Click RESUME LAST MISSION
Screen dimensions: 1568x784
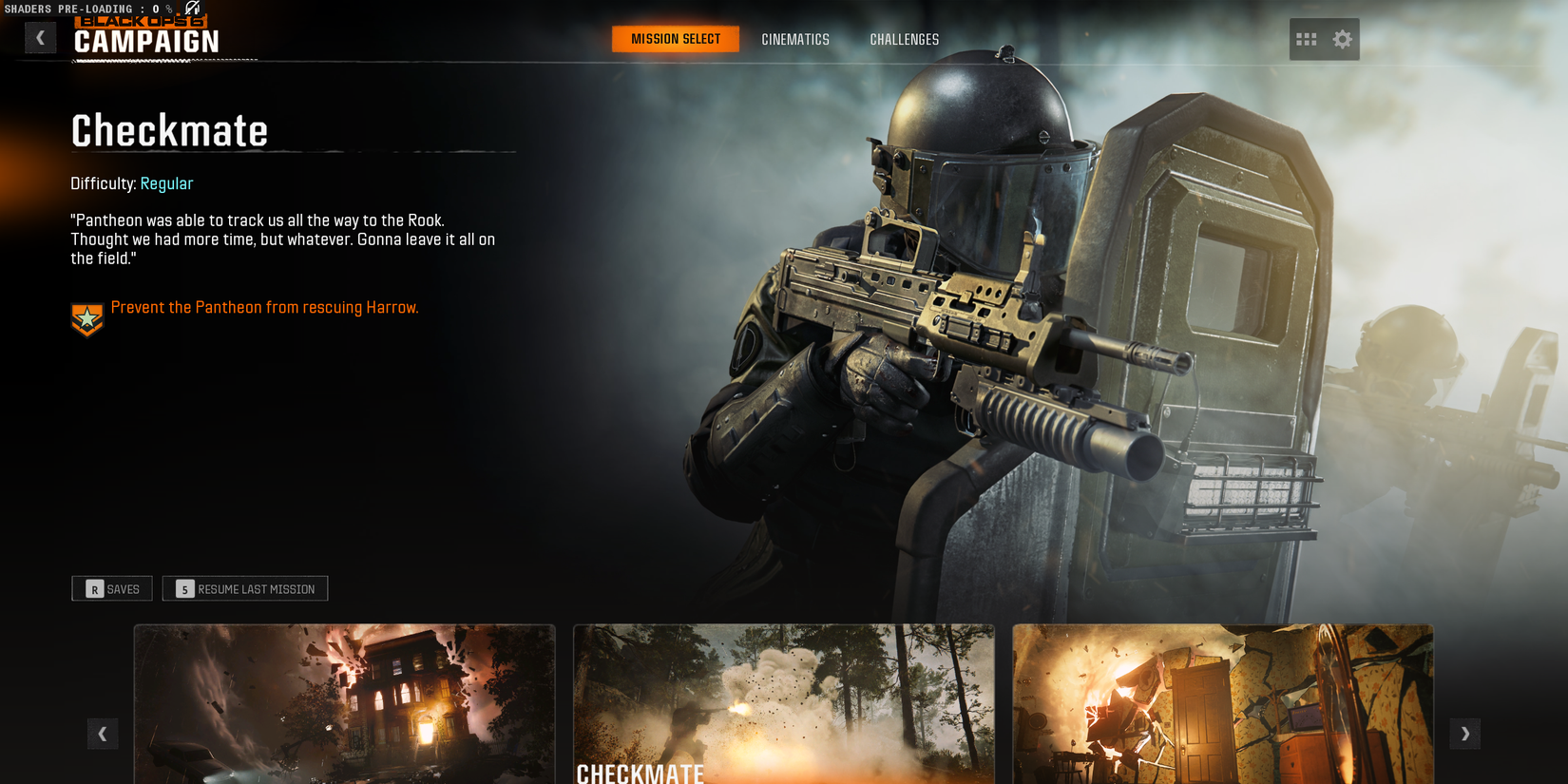click(x=244, y=588)
